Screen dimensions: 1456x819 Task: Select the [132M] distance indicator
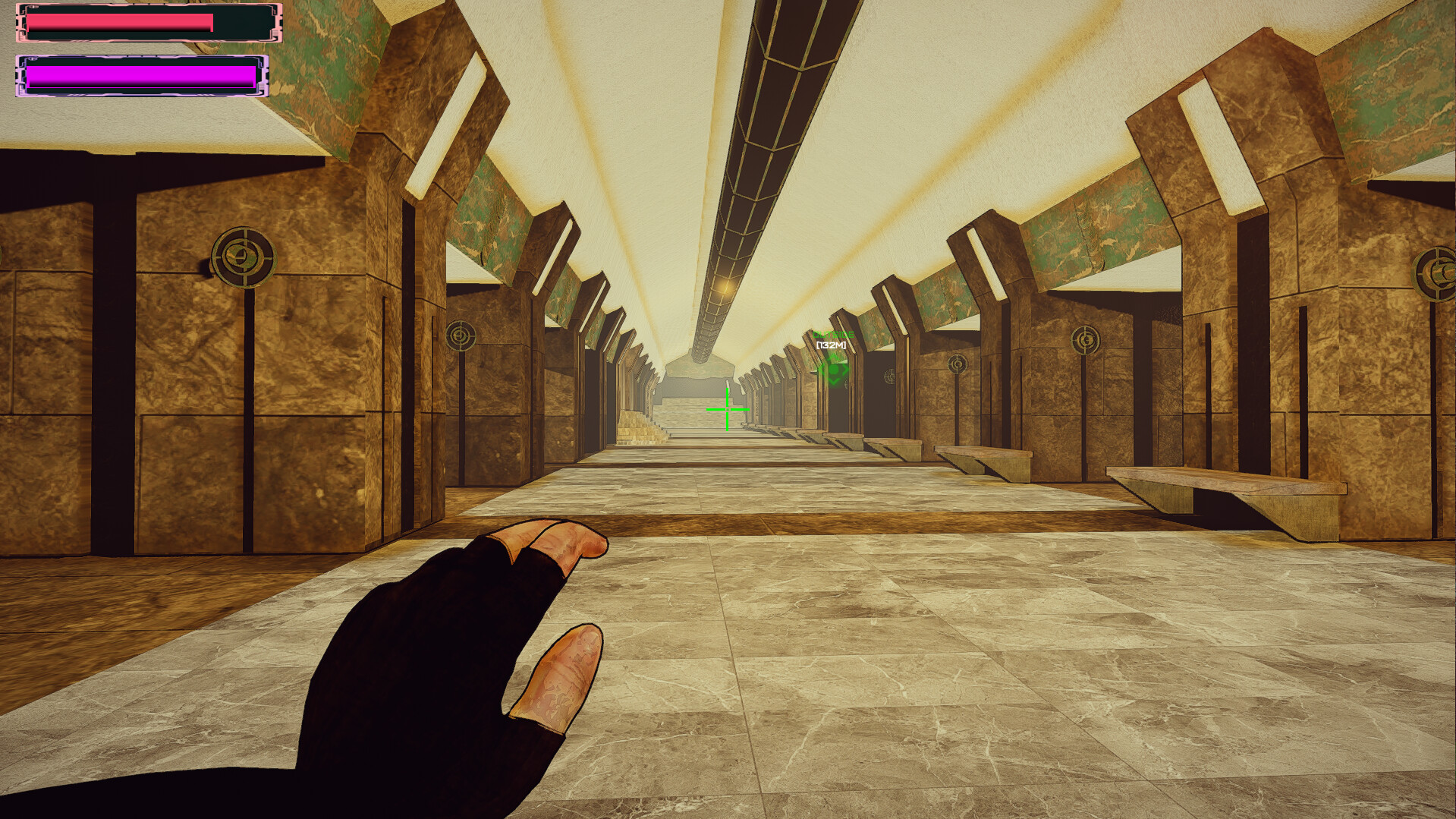click(x=832, y=345)
